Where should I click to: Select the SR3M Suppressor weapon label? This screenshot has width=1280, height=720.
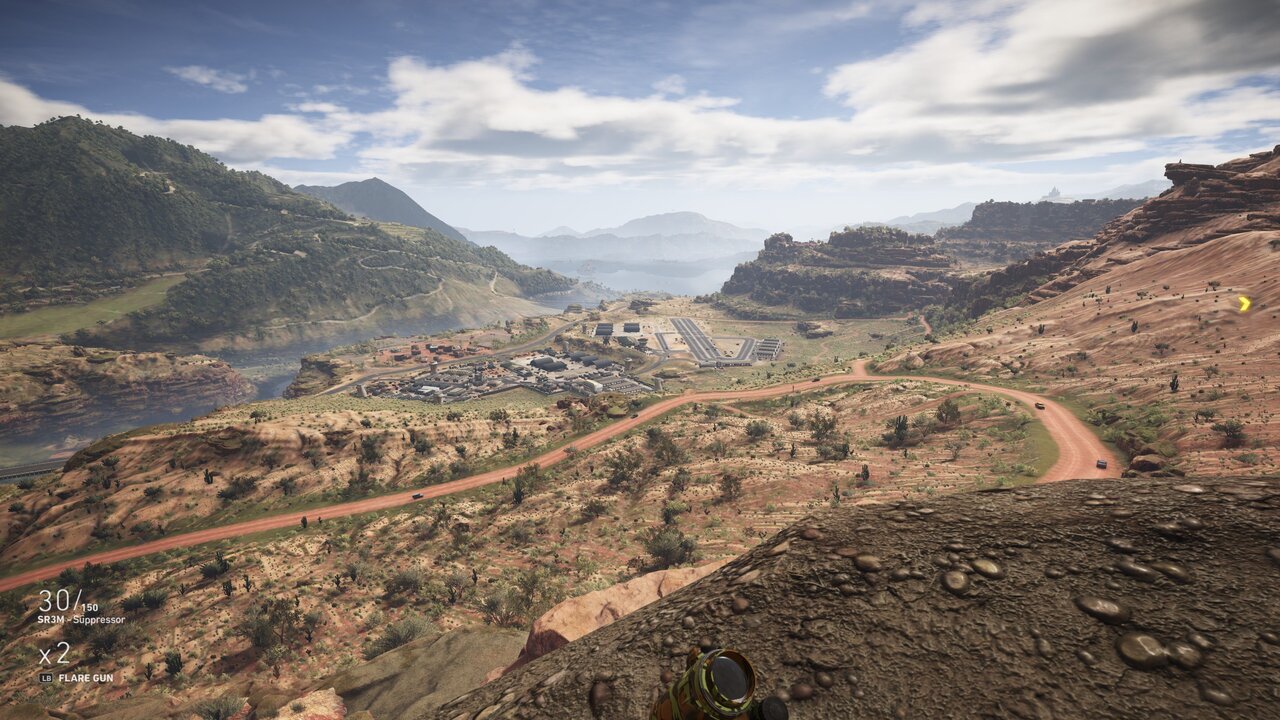82,620
